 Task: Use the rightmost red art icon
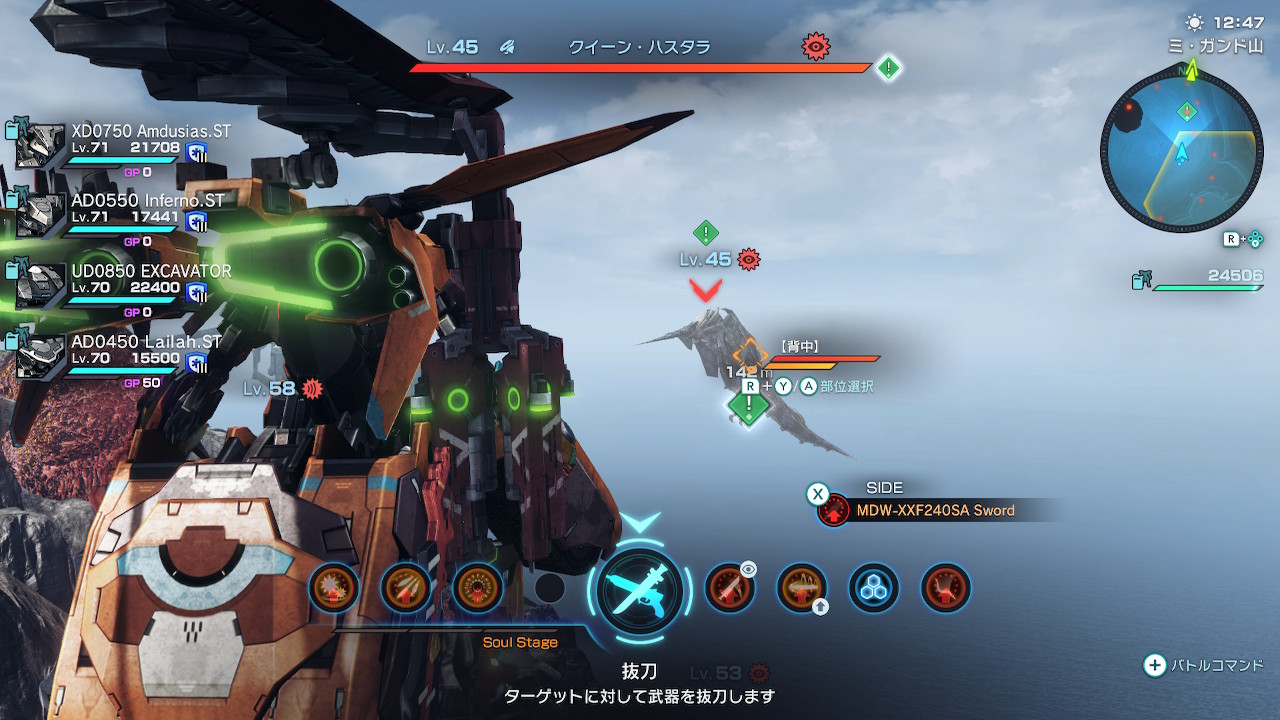946,587
